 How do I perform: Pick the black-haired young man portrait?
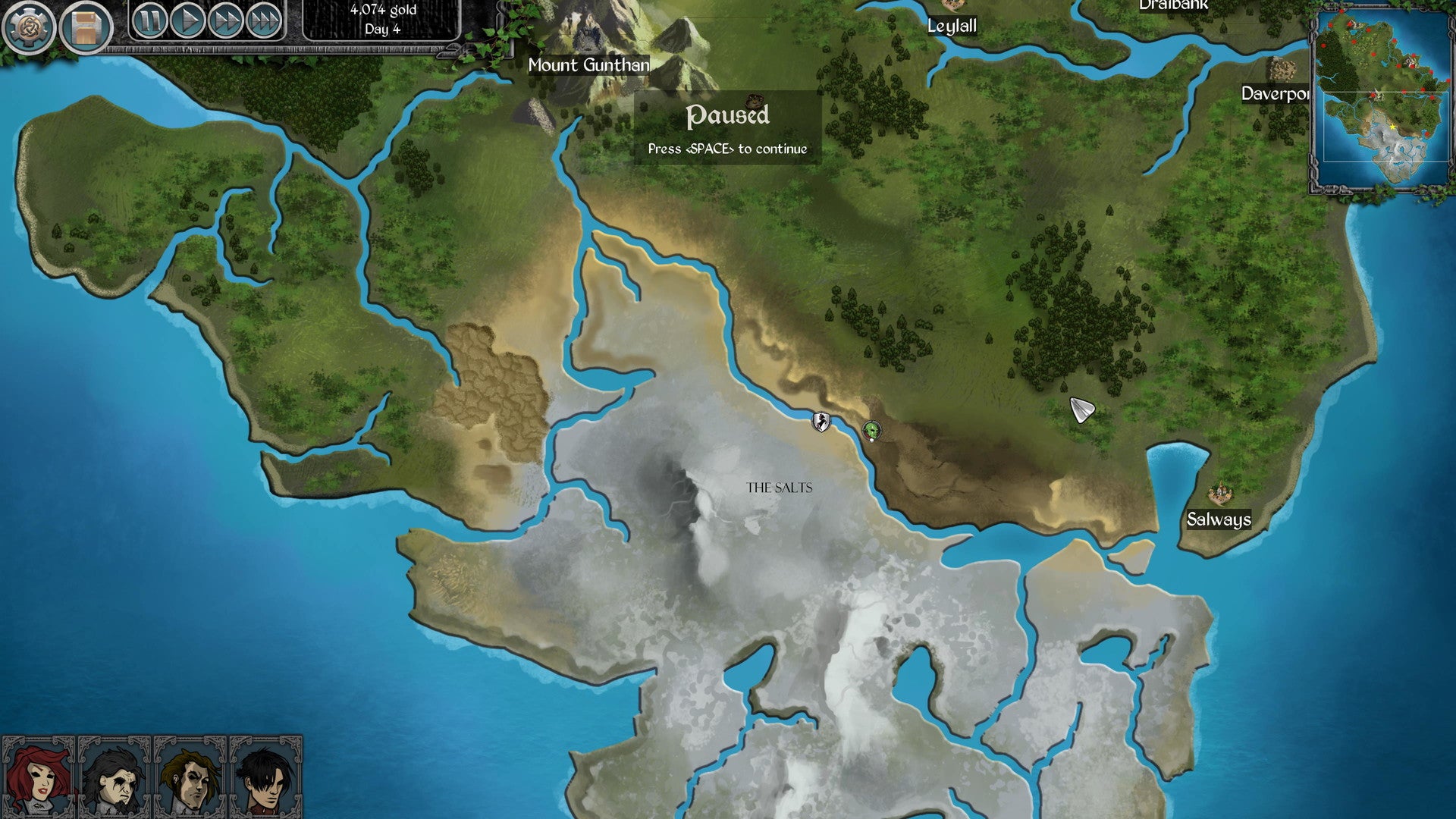tap(265, 777)
